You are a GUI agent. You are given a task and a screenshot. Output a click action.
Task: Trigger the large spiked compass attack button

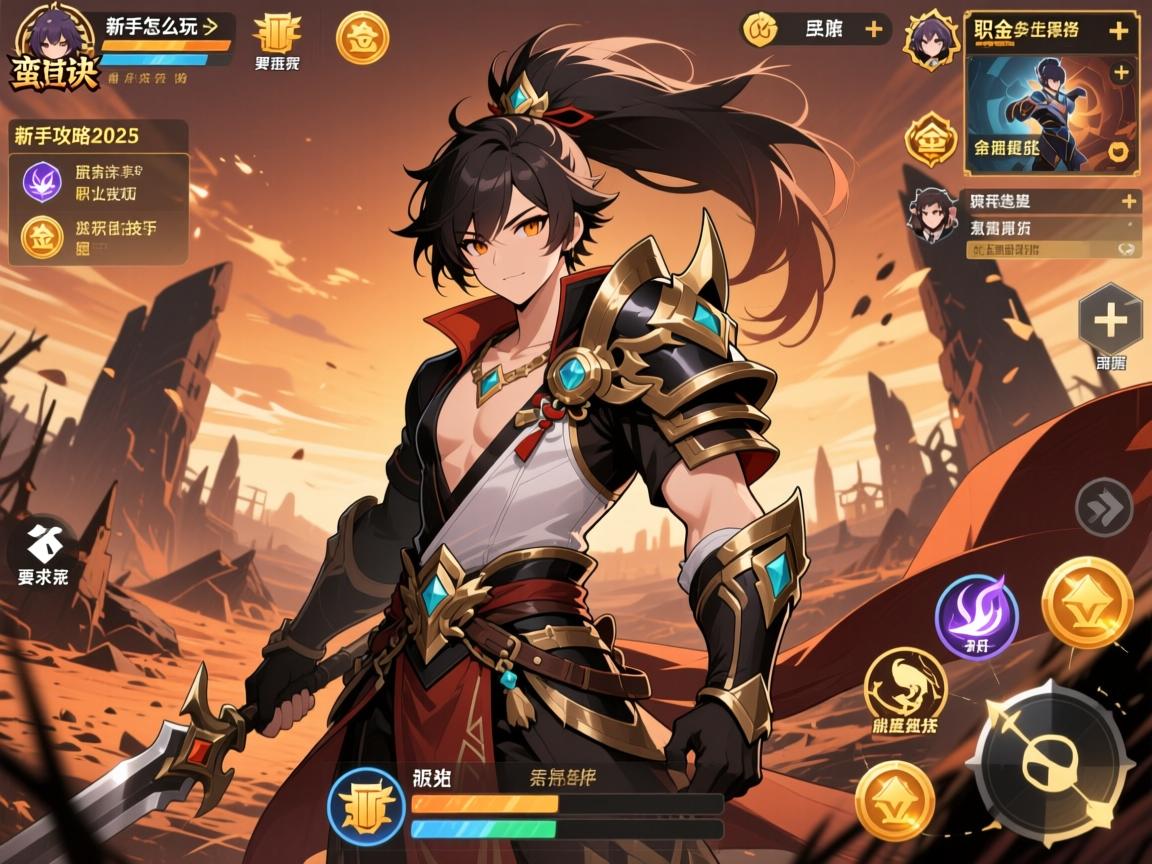pos(1050,766)
